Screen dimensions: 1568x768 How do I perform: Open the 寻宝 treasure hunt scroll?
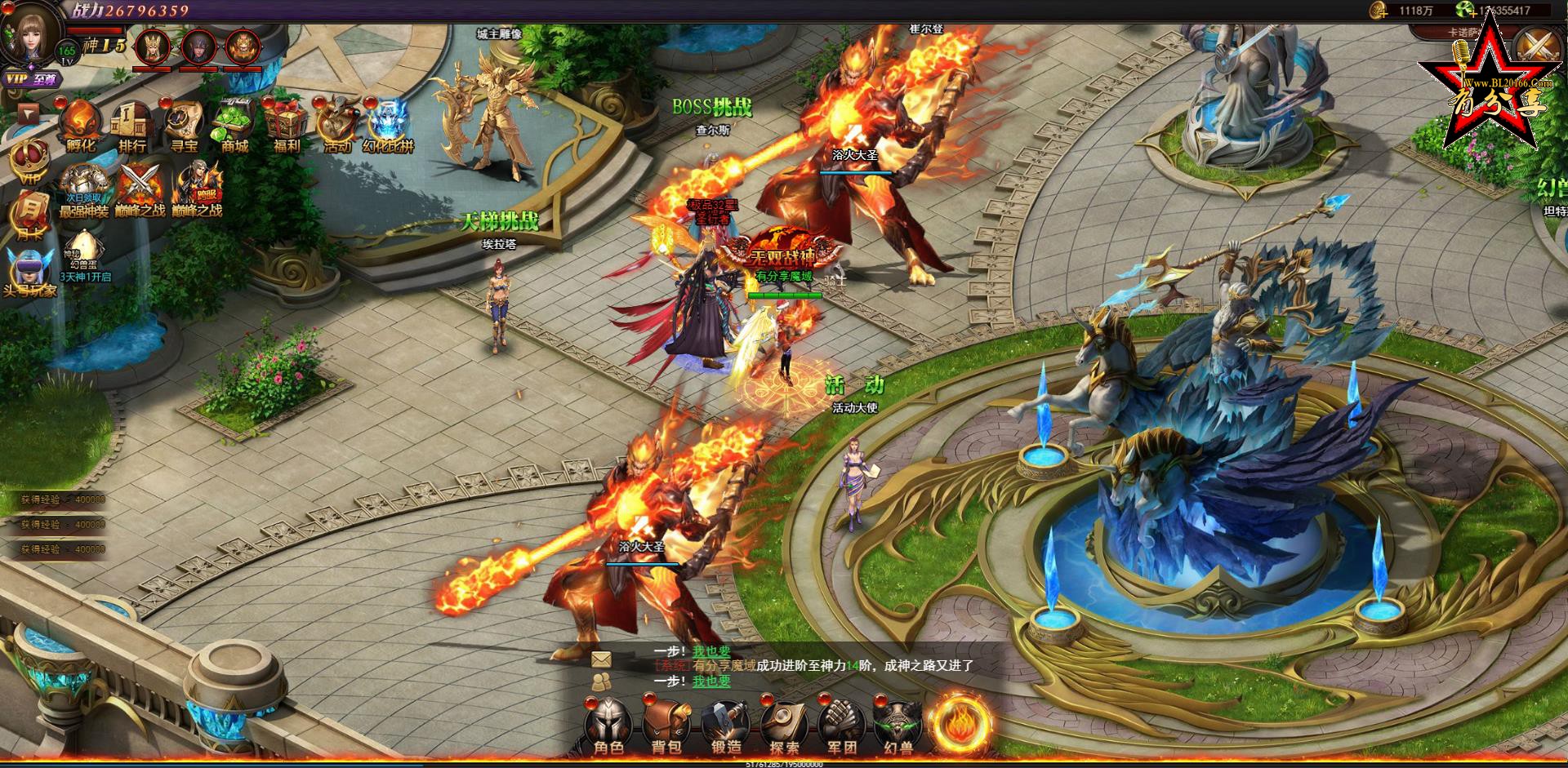183,125
